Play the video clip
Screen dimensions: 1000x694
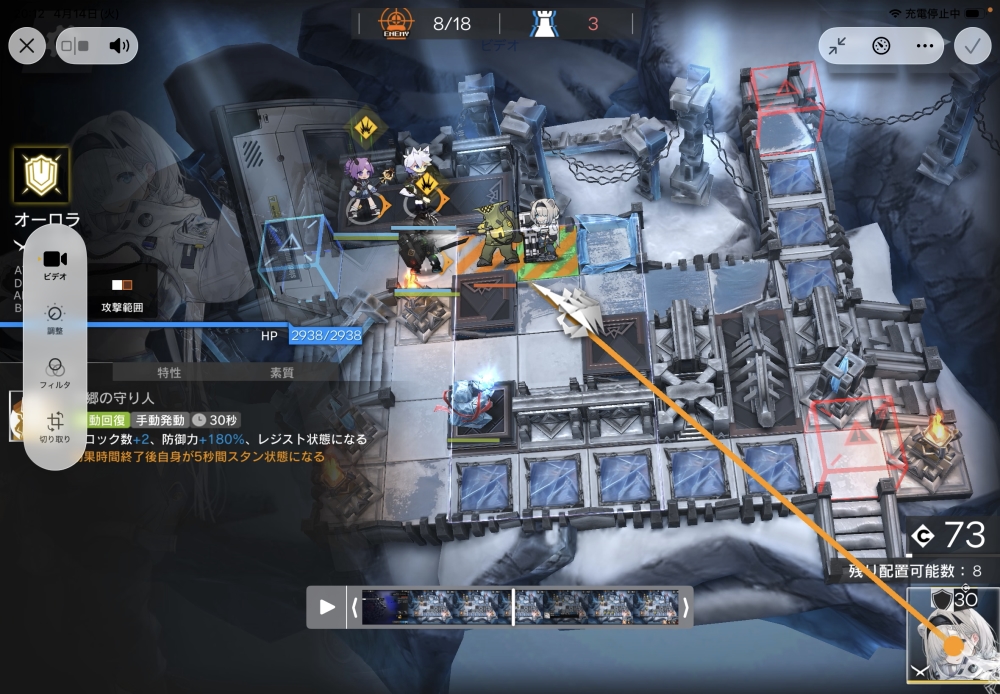[x=327, y=607]
